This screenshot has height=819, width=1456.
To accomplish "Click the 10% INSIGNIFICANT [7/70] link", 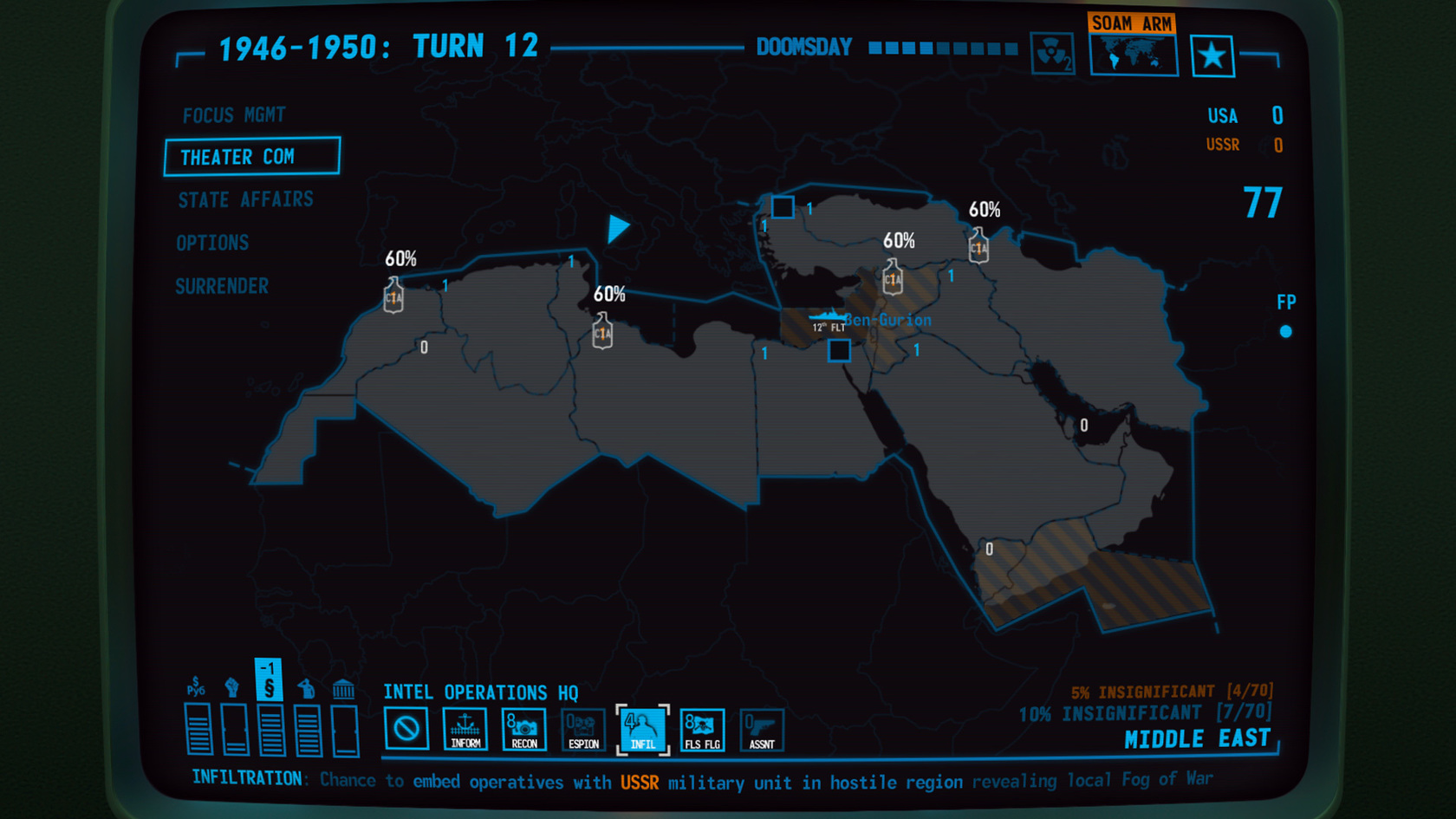I will click(1144, 712).
